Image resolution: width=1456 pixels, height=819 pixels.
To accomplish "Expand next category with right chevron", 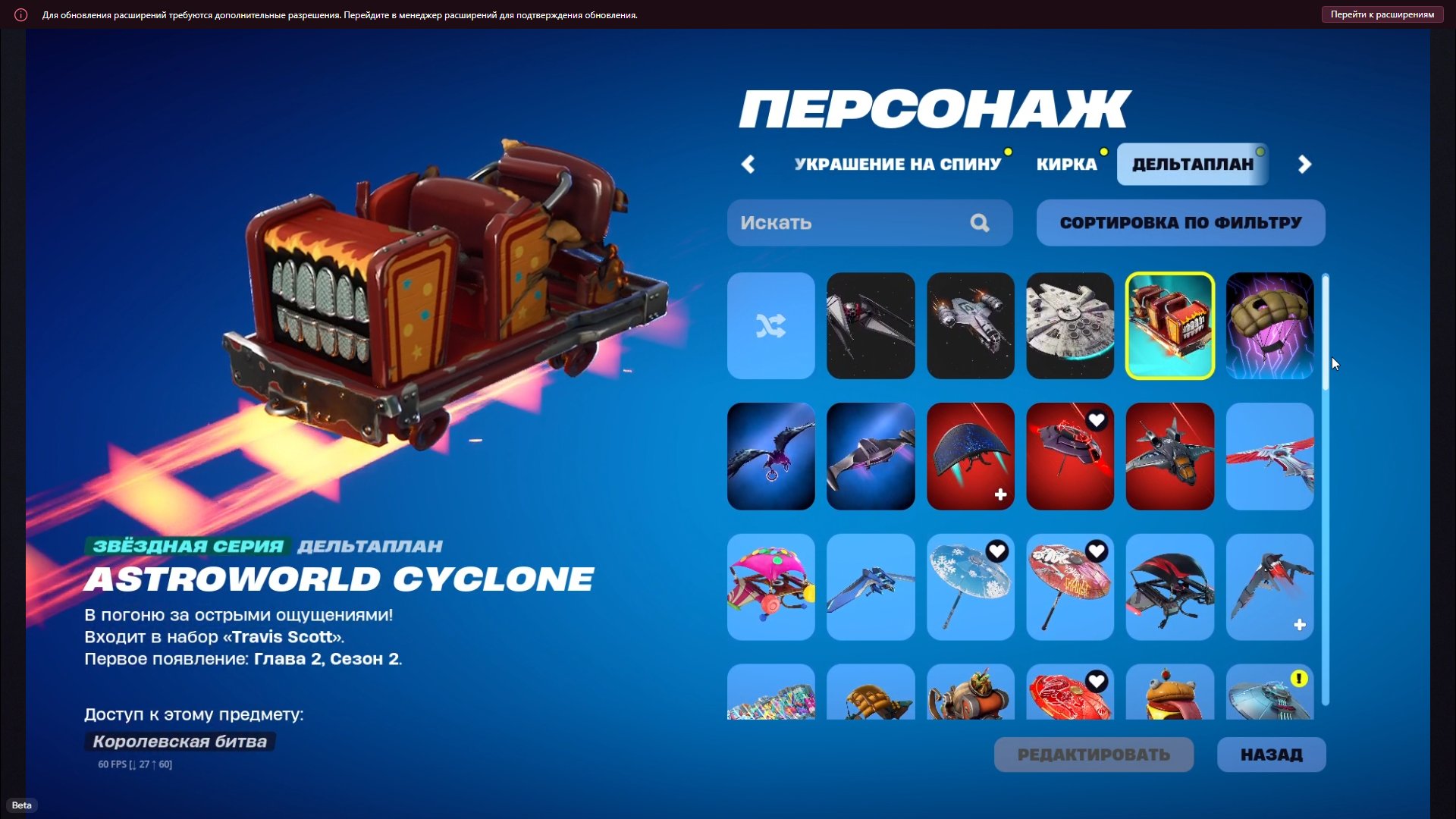I will pyautogui.click(x=1304, y=164).
